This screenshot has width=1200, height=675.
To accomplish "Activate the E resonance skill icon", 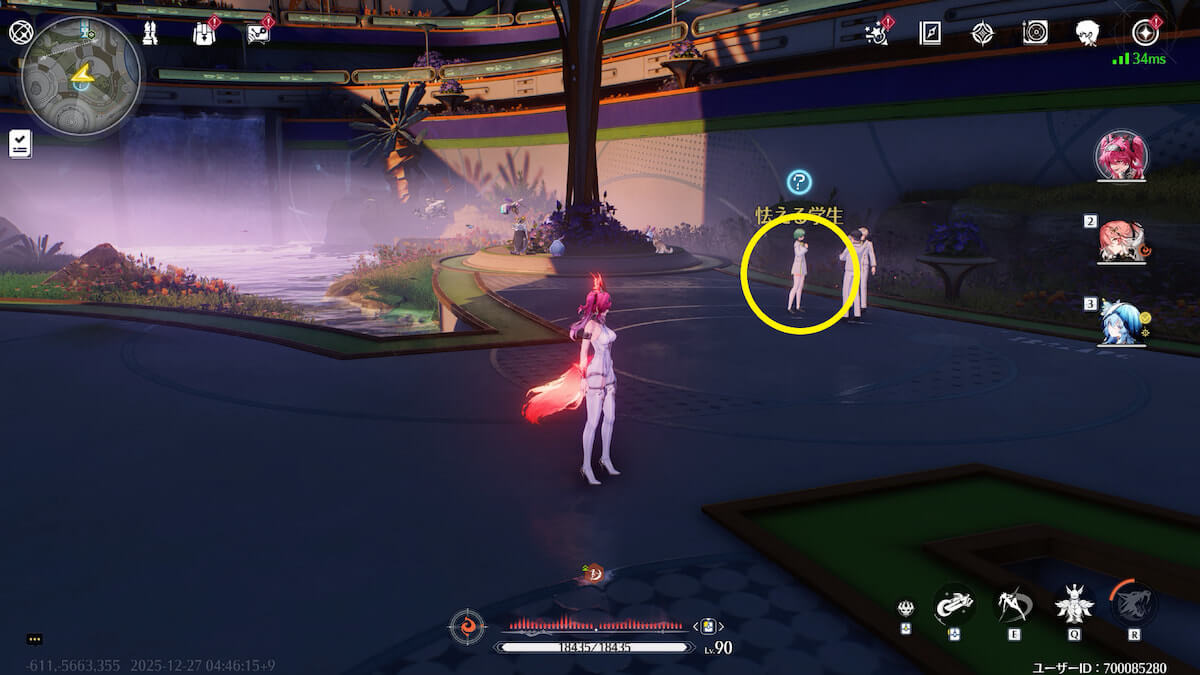I will pos(1014,603).
